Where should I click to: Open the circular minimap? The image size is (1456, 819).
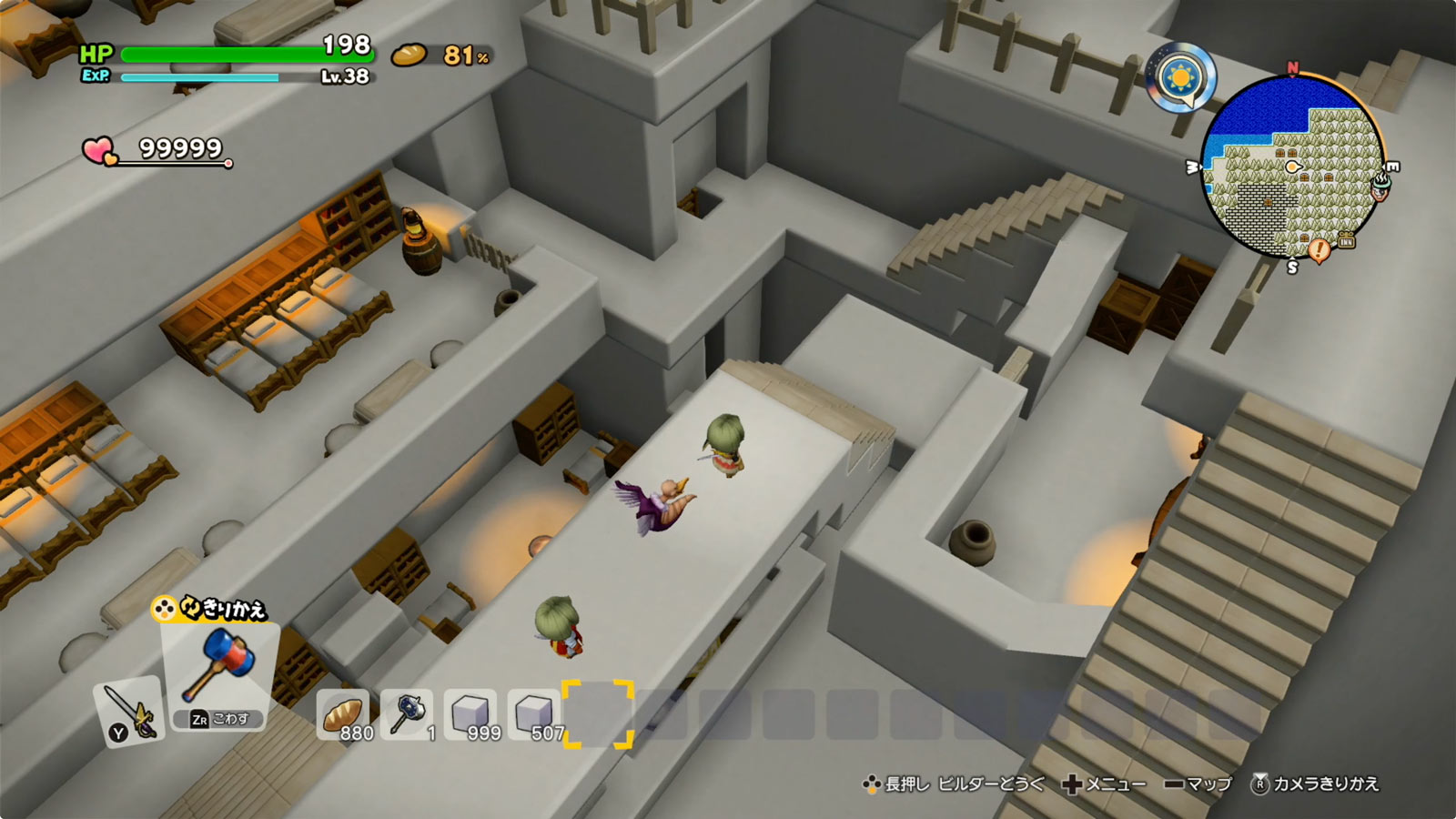pyautogui.click(x=1292, y=168)
